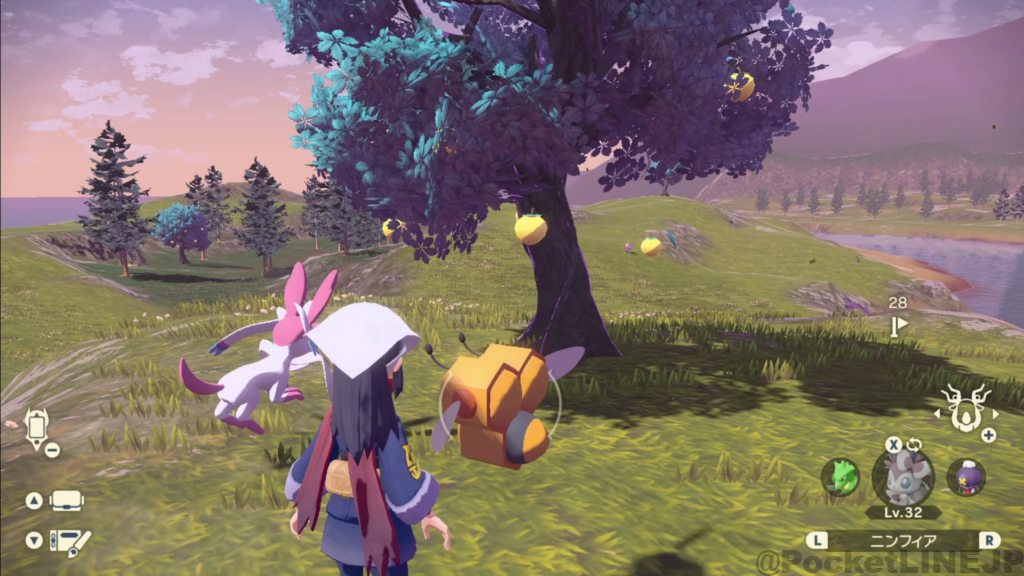Open the Pokédex notebook and brush icon

[x=70, y=541]
